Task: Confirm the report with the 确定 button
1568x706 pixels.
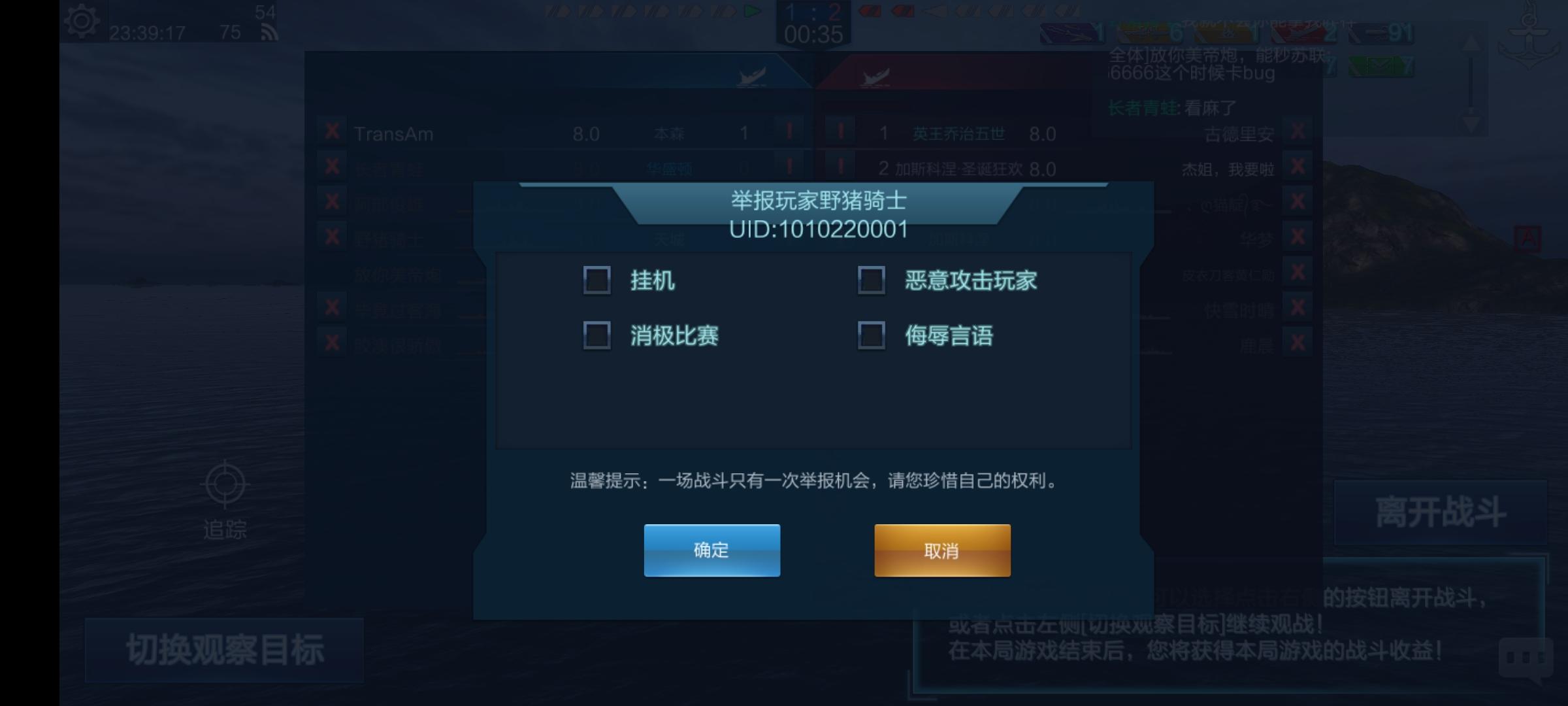Action: [711, 550]
